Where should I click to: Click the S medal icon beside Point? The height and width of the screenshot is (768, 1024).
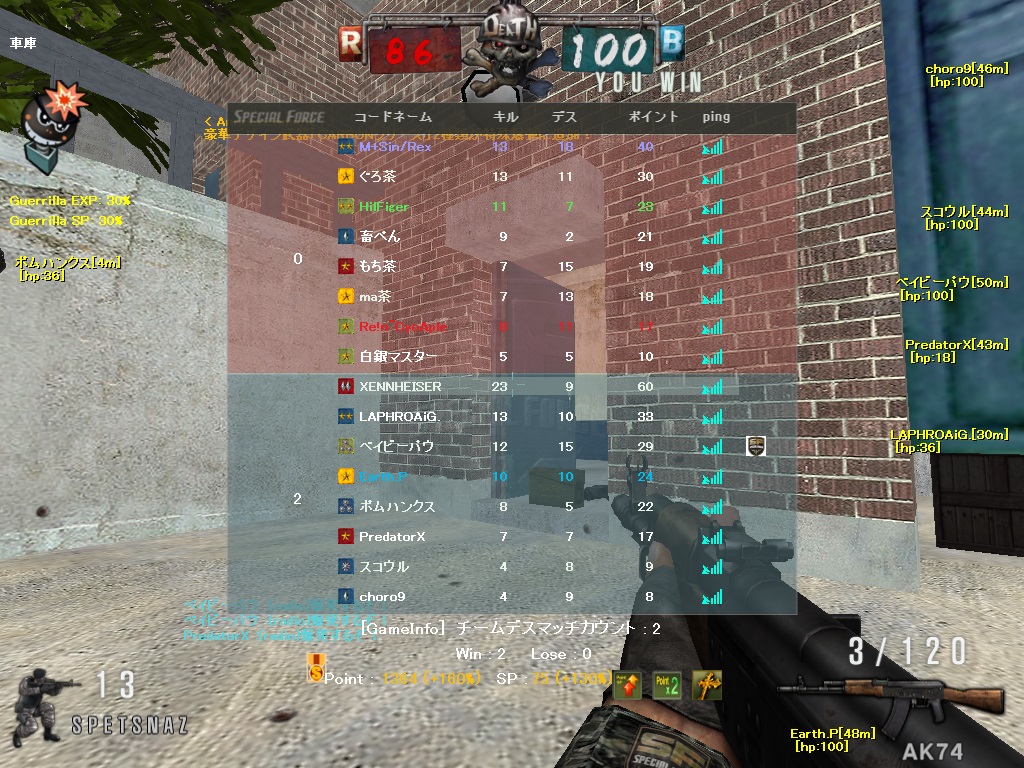(316, 670)
